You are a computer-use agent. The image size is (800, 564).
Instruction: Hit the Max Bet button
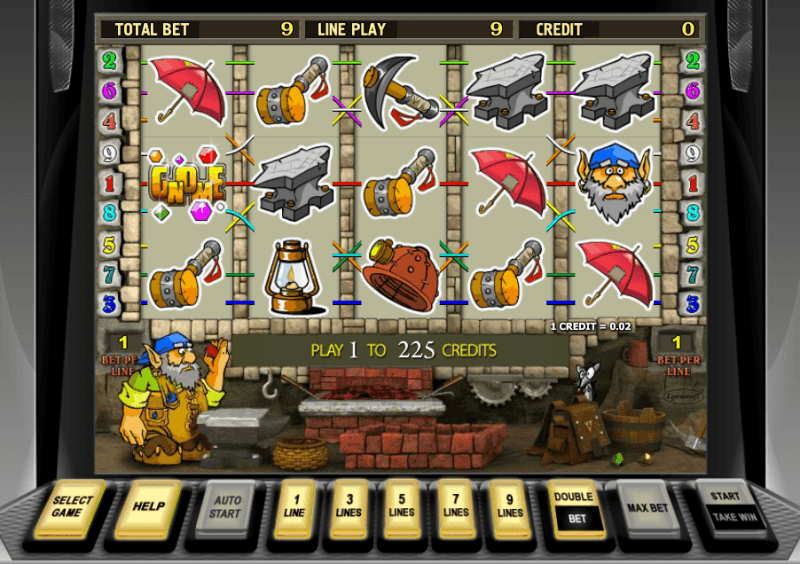tap(647, 507)
